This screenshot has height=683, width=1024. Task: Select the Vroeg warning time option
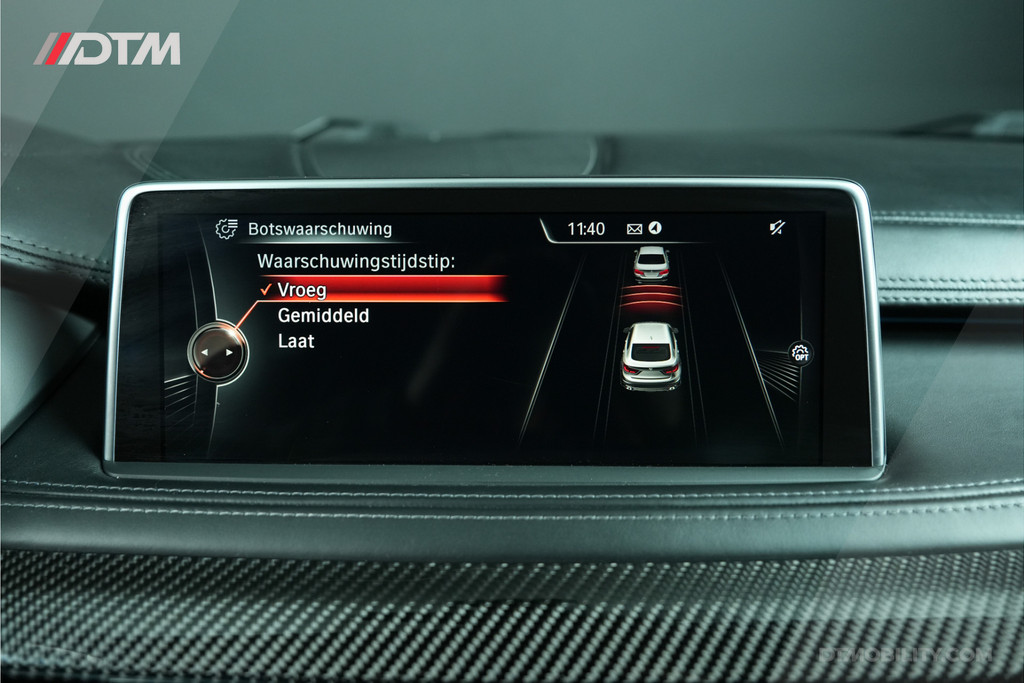[302, 290]
